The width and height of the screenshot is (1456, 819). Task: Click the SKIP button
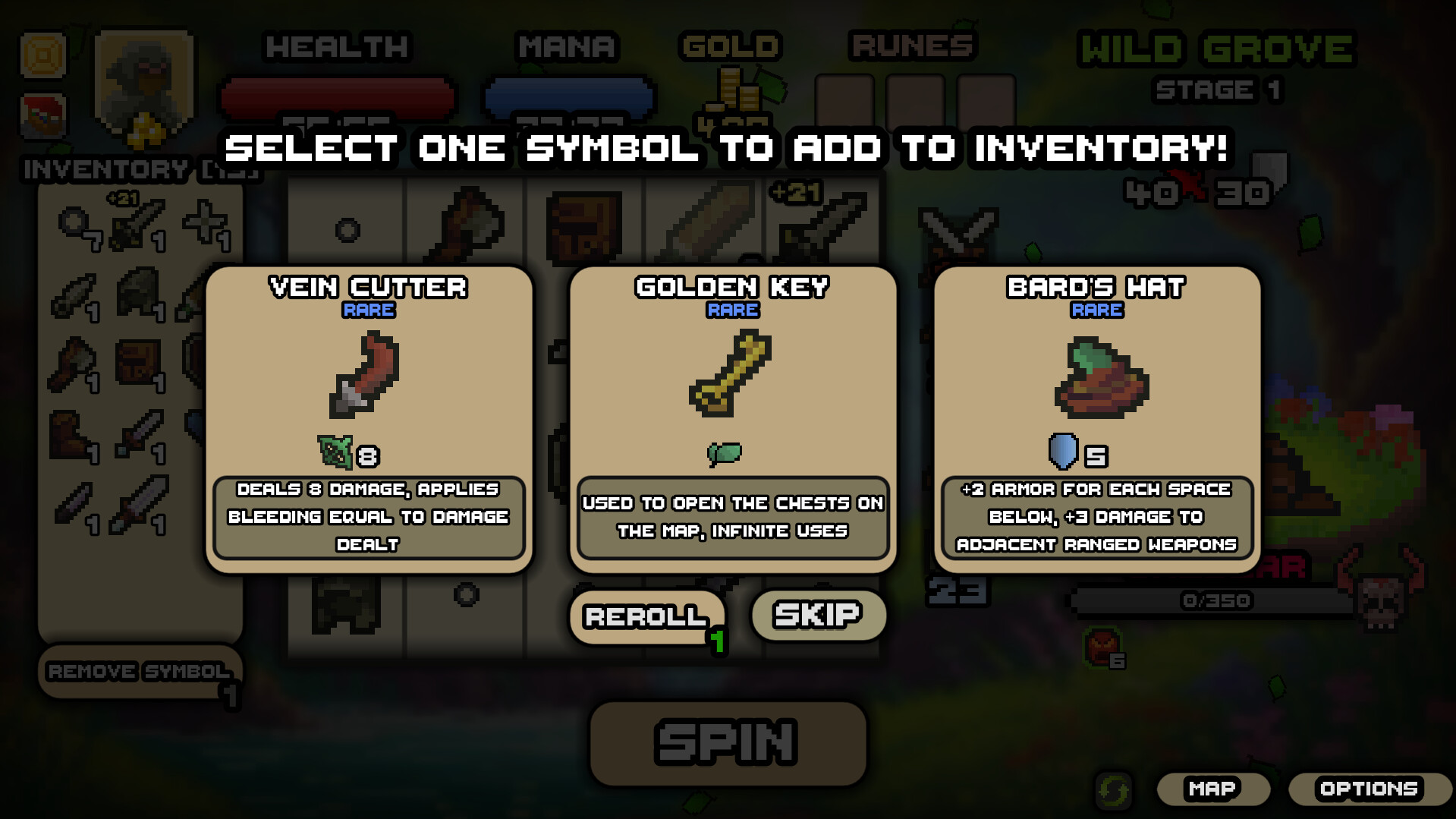click(x=816, y=615)
